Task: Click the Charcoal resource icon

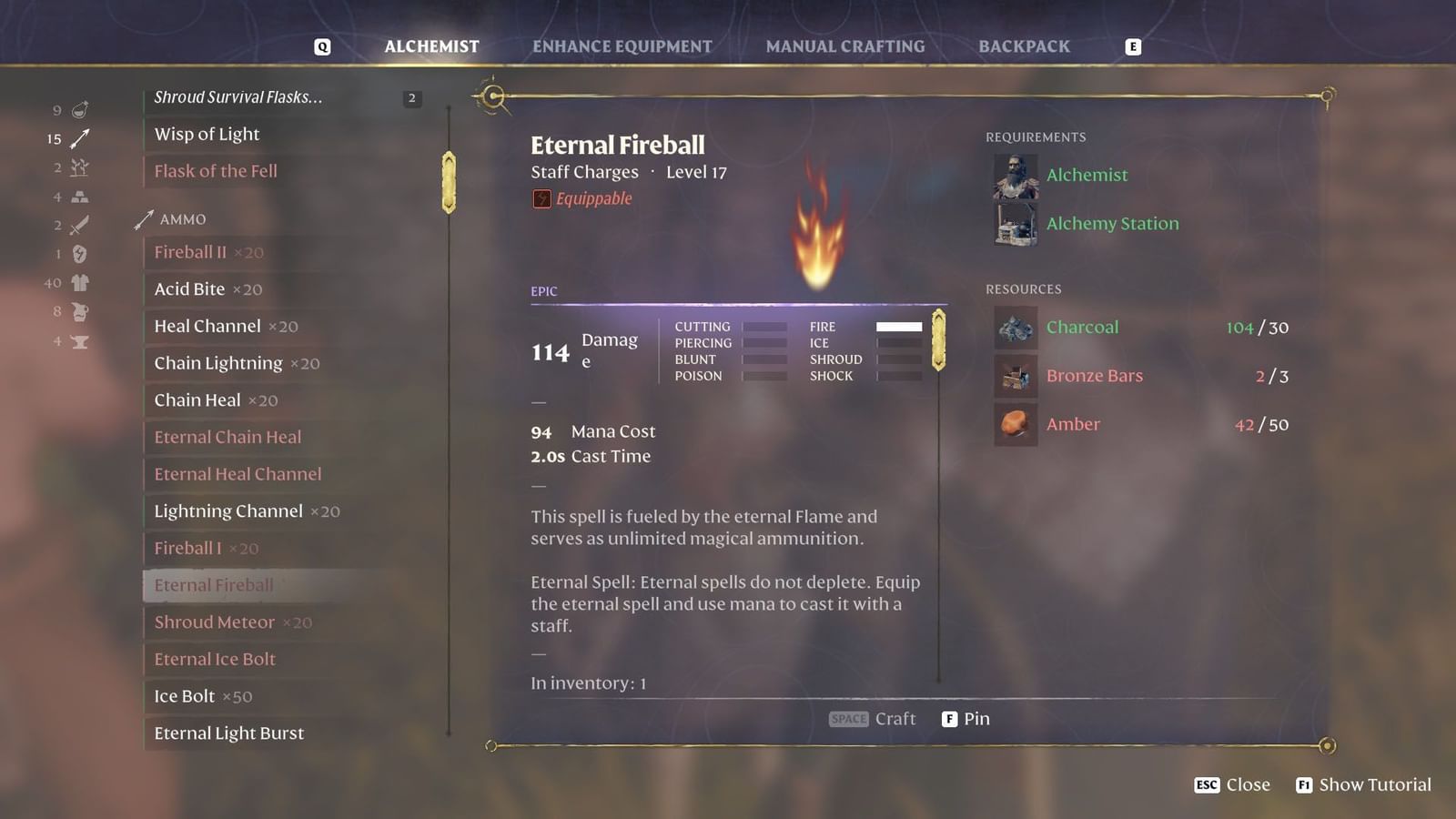Action: (x=1015, y=328)
